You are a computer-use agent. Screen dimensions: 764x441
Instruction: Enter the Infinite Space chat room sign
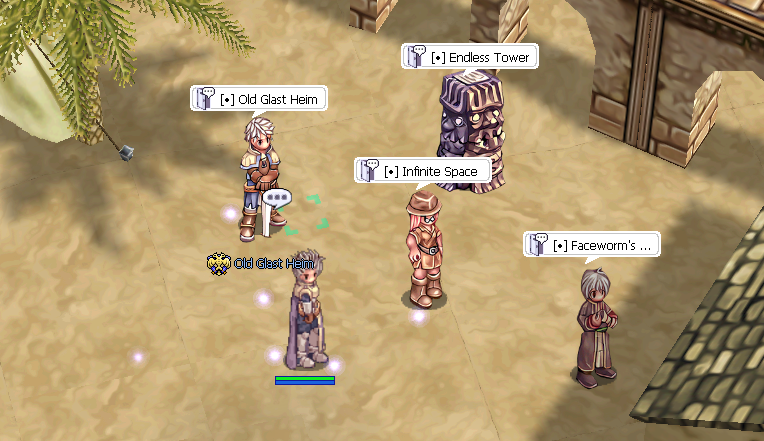[x=423, y=171]
